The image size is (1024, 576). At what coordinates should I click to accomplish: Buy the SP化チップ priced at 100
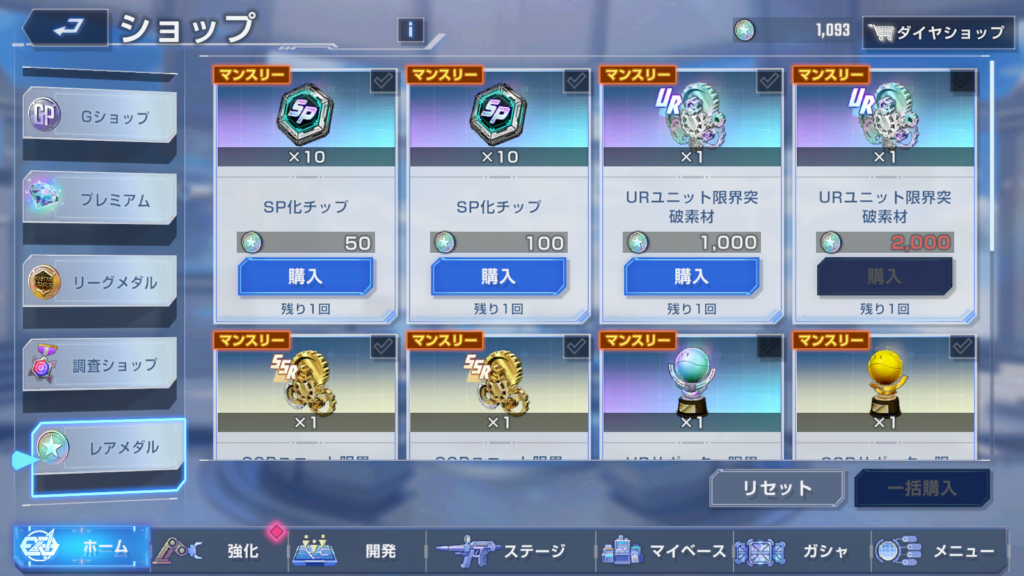click(498, 276)
